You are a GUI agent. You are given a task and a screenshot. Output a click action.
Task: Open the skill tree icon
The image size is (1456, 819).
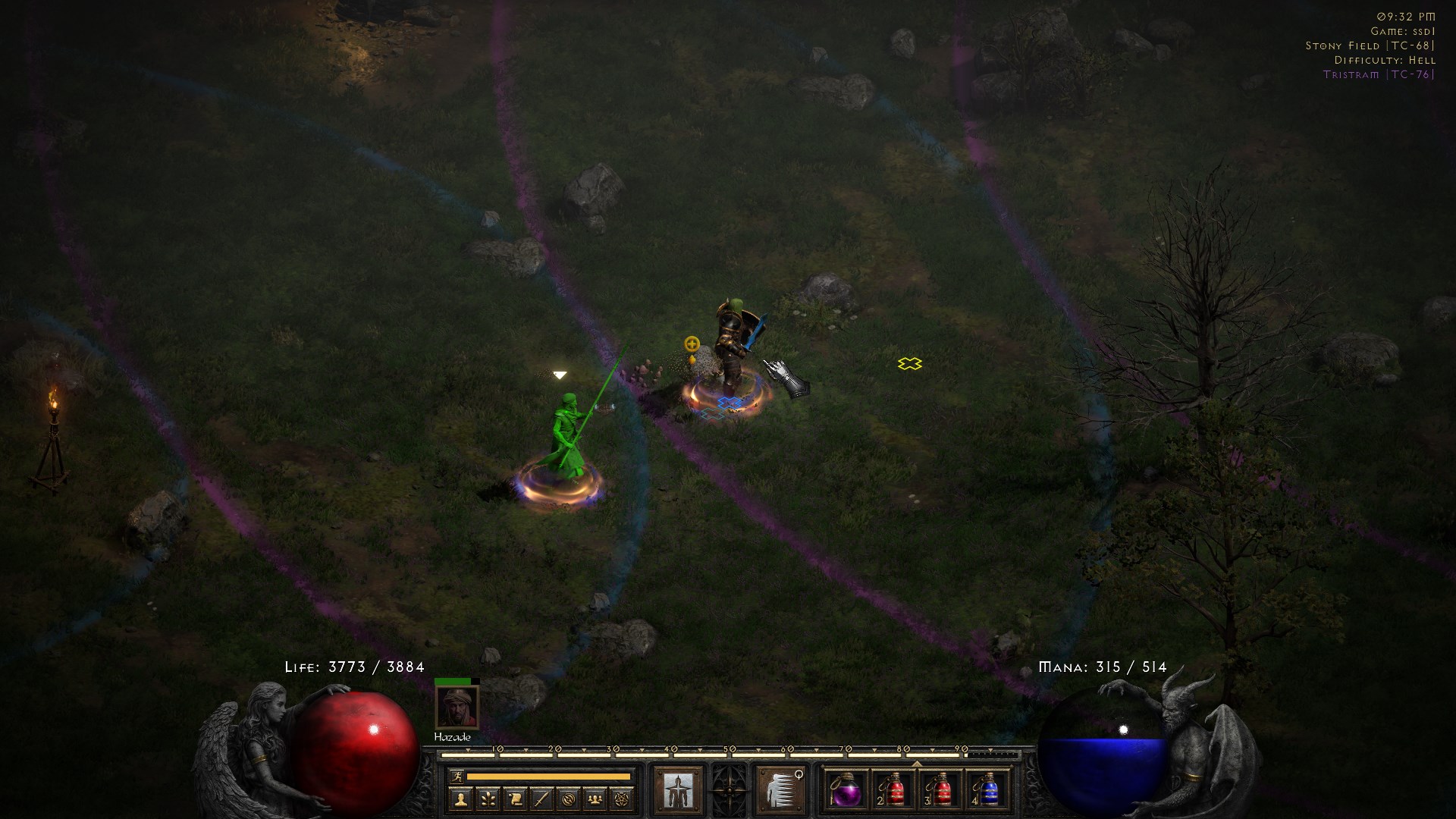click(x=487, y=799)
